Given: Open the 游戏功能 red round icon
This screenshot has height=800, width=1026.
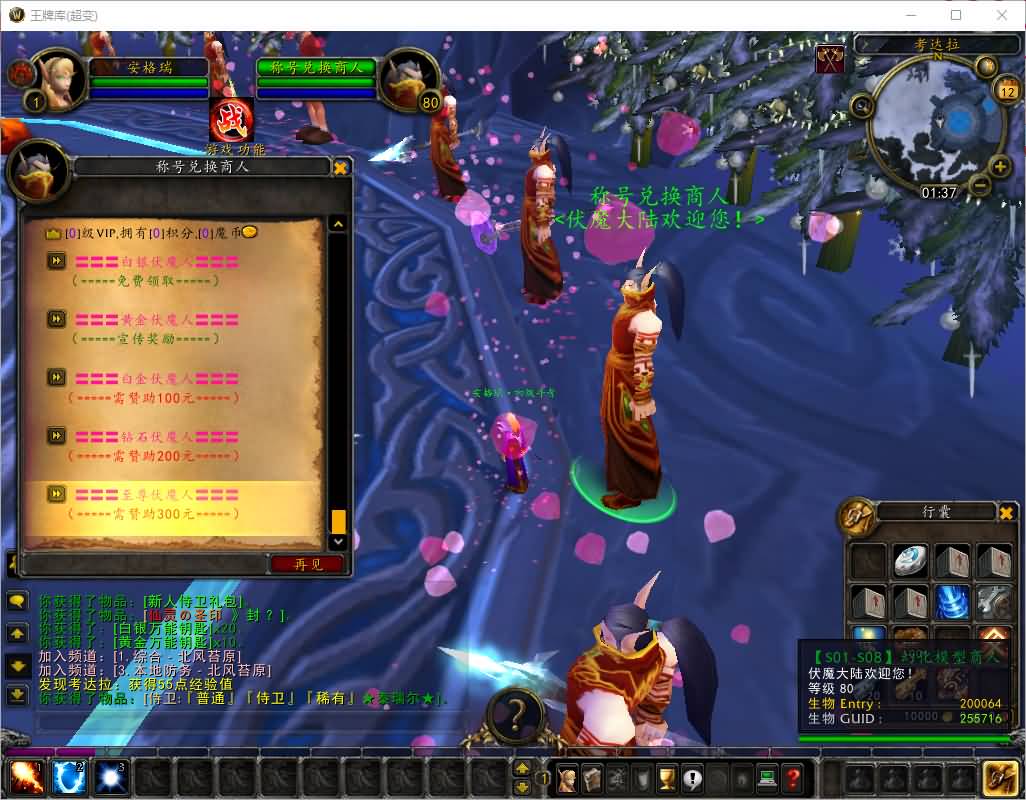Looking at the screenshot, I should (x=231, y=120).
